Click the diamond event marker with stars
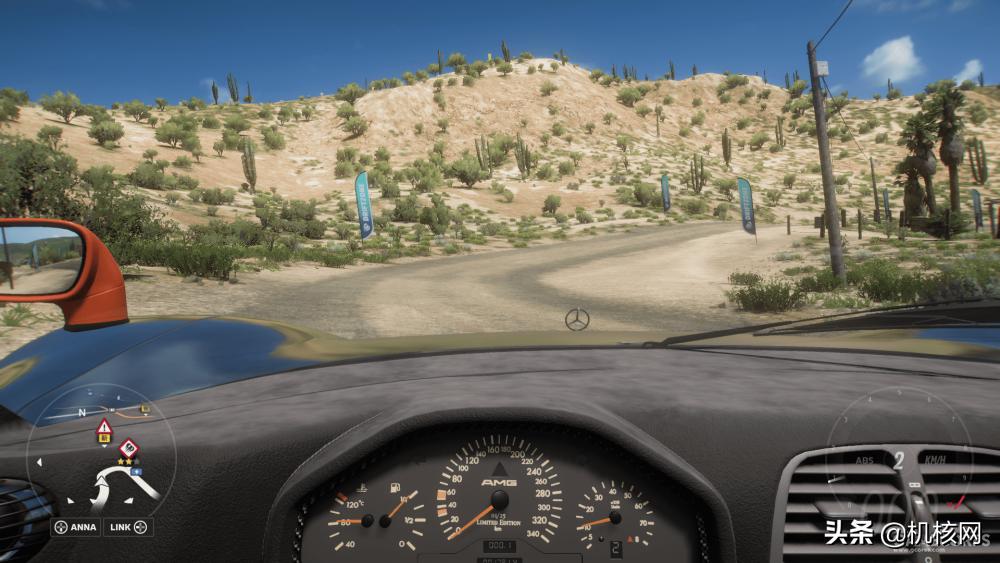Screen dimensions: 1000x563 coord(128,448)
